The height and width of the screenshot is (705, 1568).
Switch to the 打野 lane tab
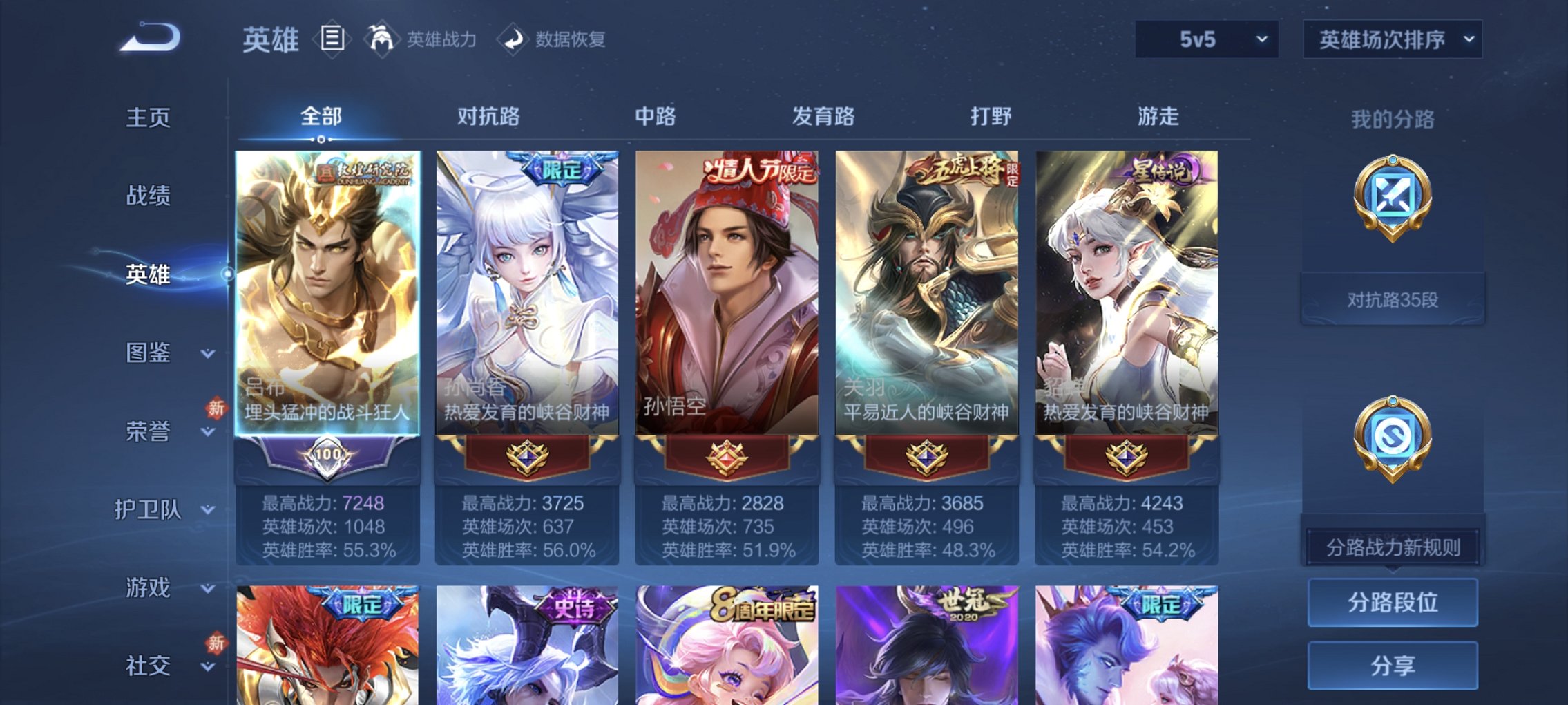pyautogui.click(x=992, y=117)
